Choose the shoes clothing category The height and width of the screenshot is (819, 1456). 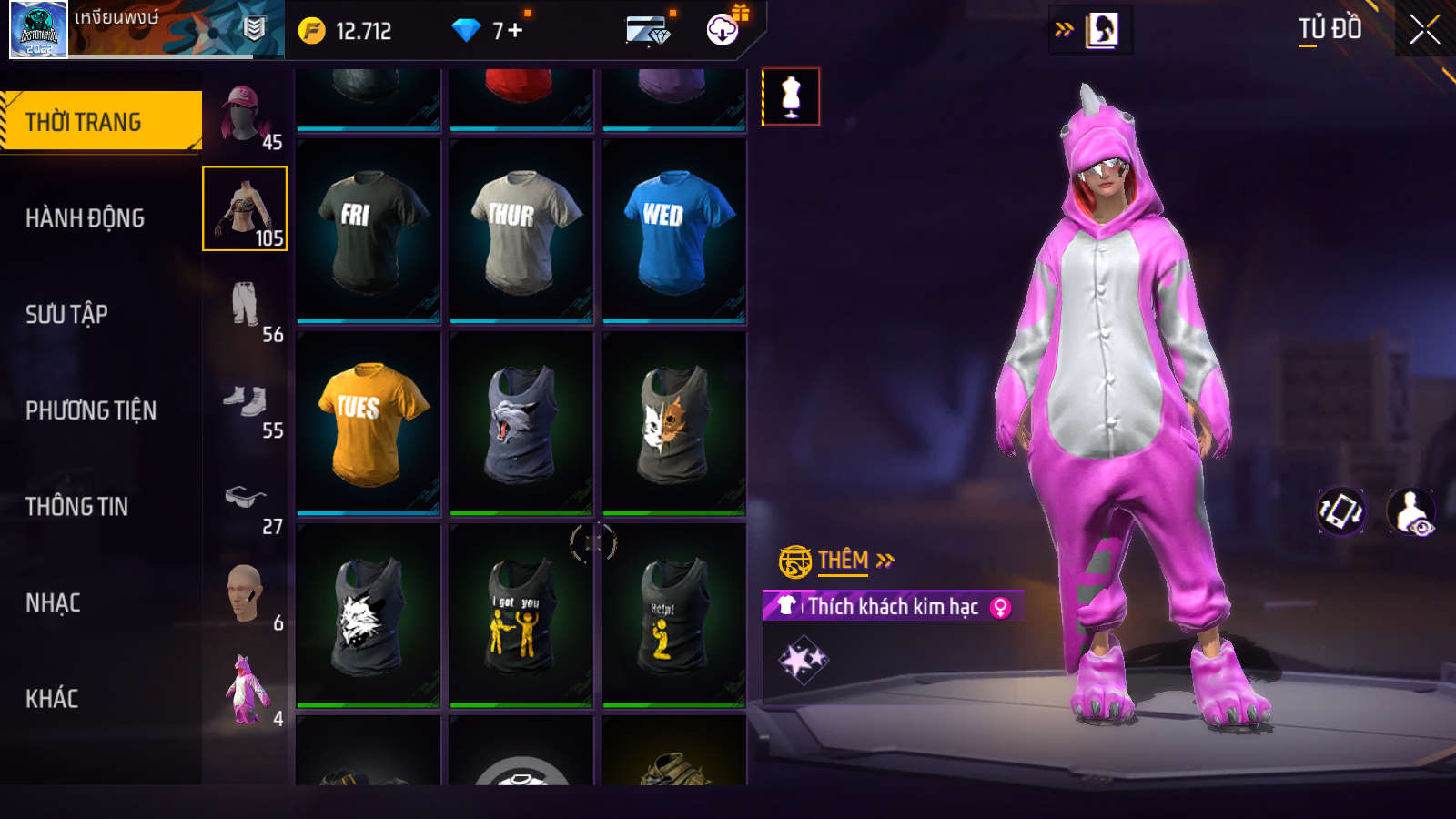coord(246,402)
